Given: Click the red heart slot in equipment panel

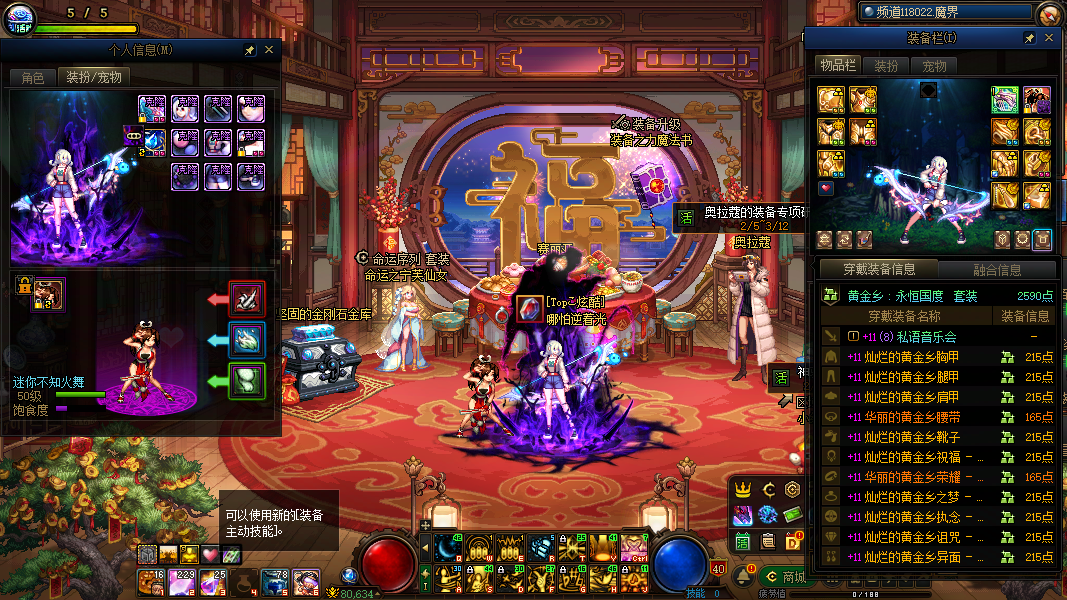Looking at the screenshot, I should coord(826,187).
